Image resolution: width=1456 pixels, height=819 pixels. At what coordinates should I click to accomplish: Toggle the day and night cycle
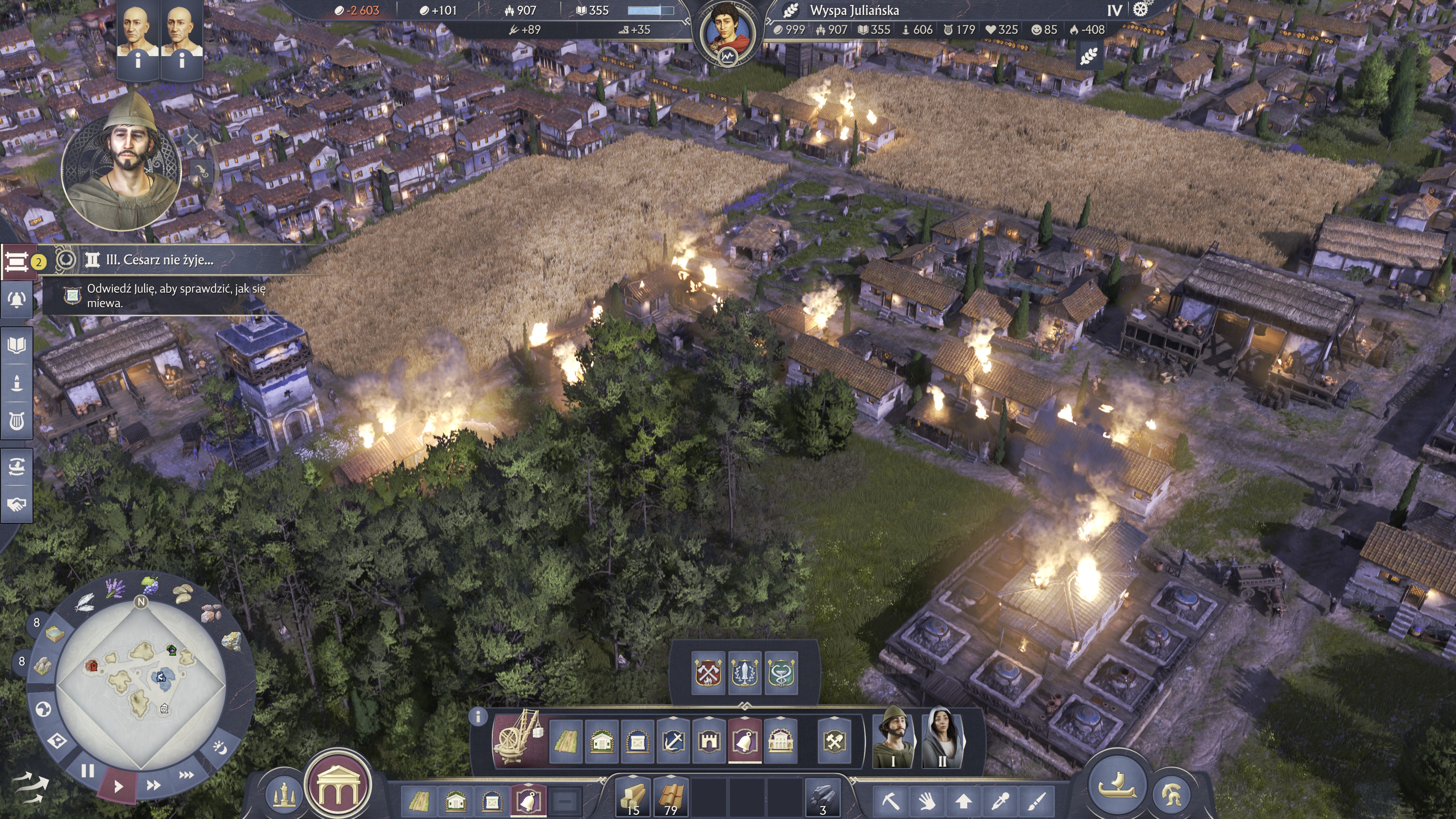220,747
